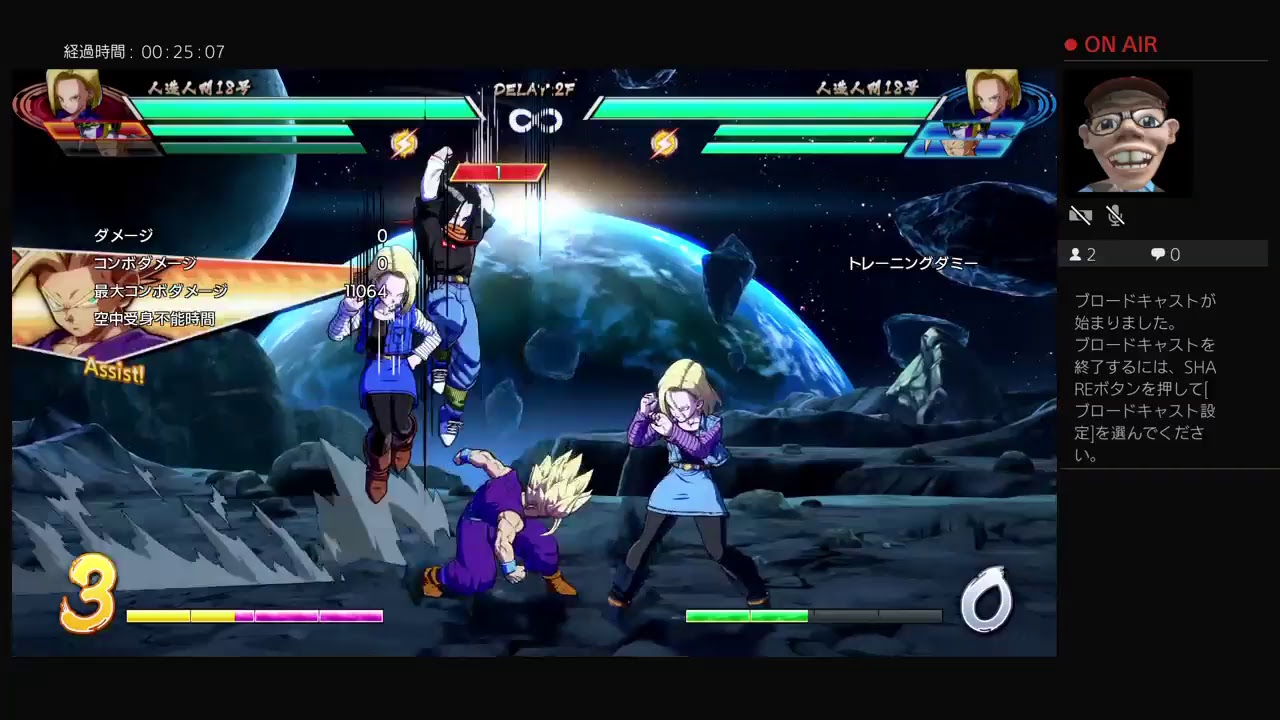Open comments via the speech bubble icon
The width and height of the screenshot is (1280, 720).
1158,254
